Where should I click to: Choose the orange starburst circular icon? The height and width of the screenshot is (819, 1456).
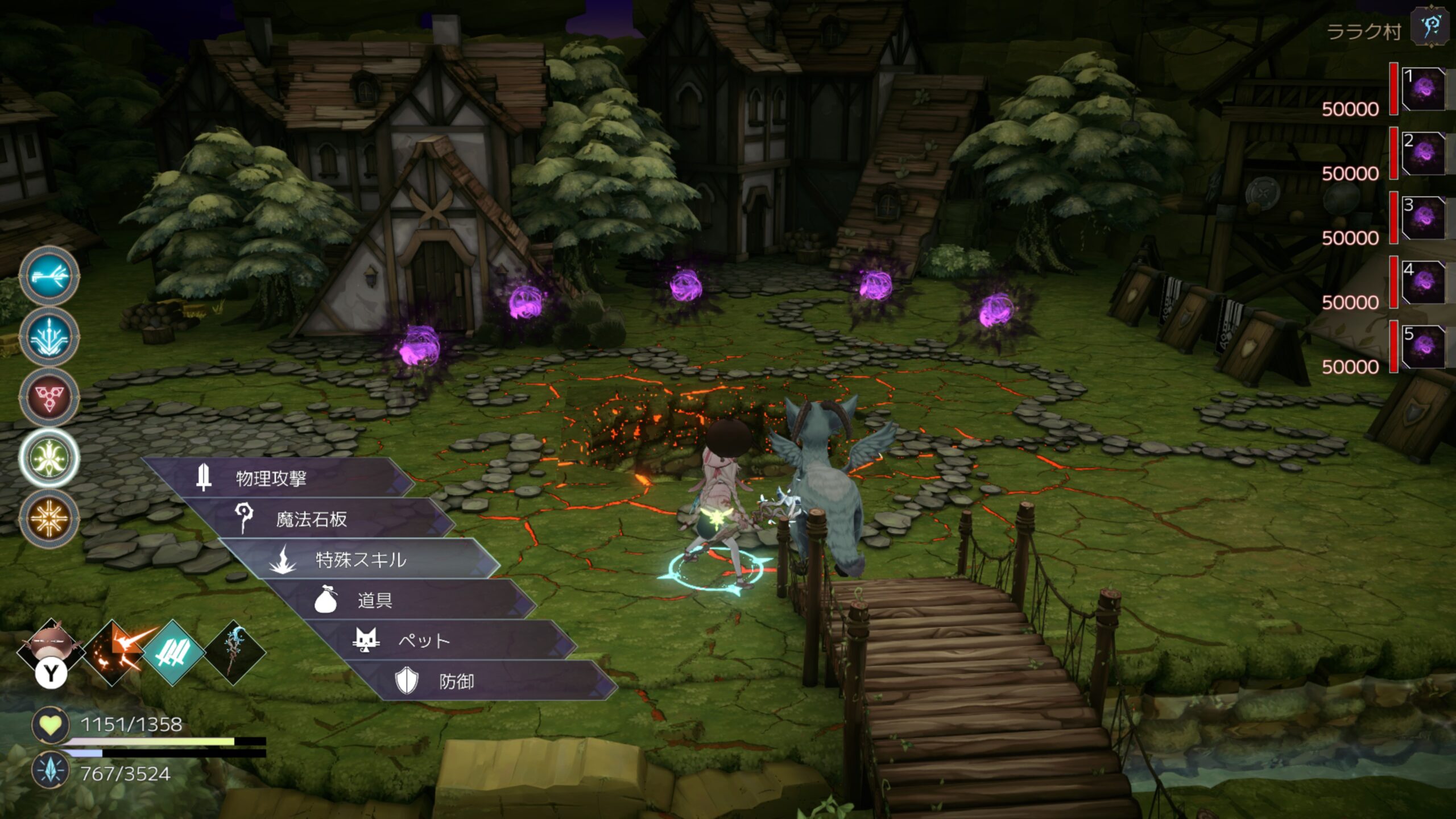49,518
